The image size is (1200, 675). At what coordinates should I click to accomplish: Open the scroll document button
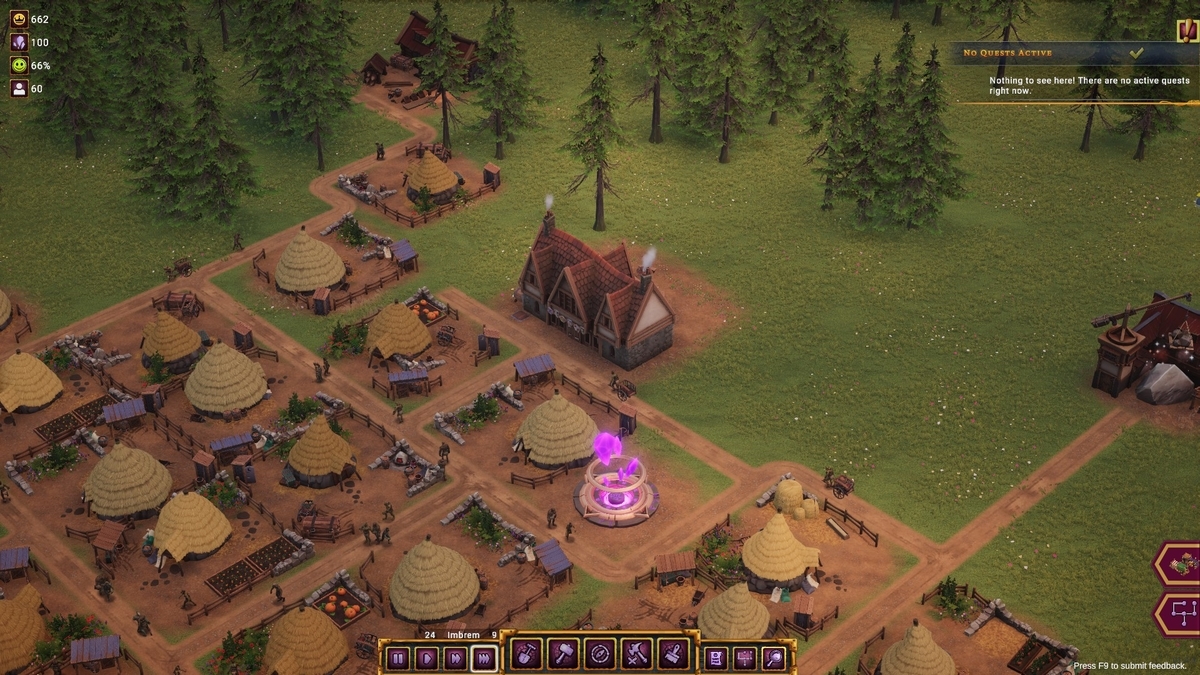tap(716, 657)
